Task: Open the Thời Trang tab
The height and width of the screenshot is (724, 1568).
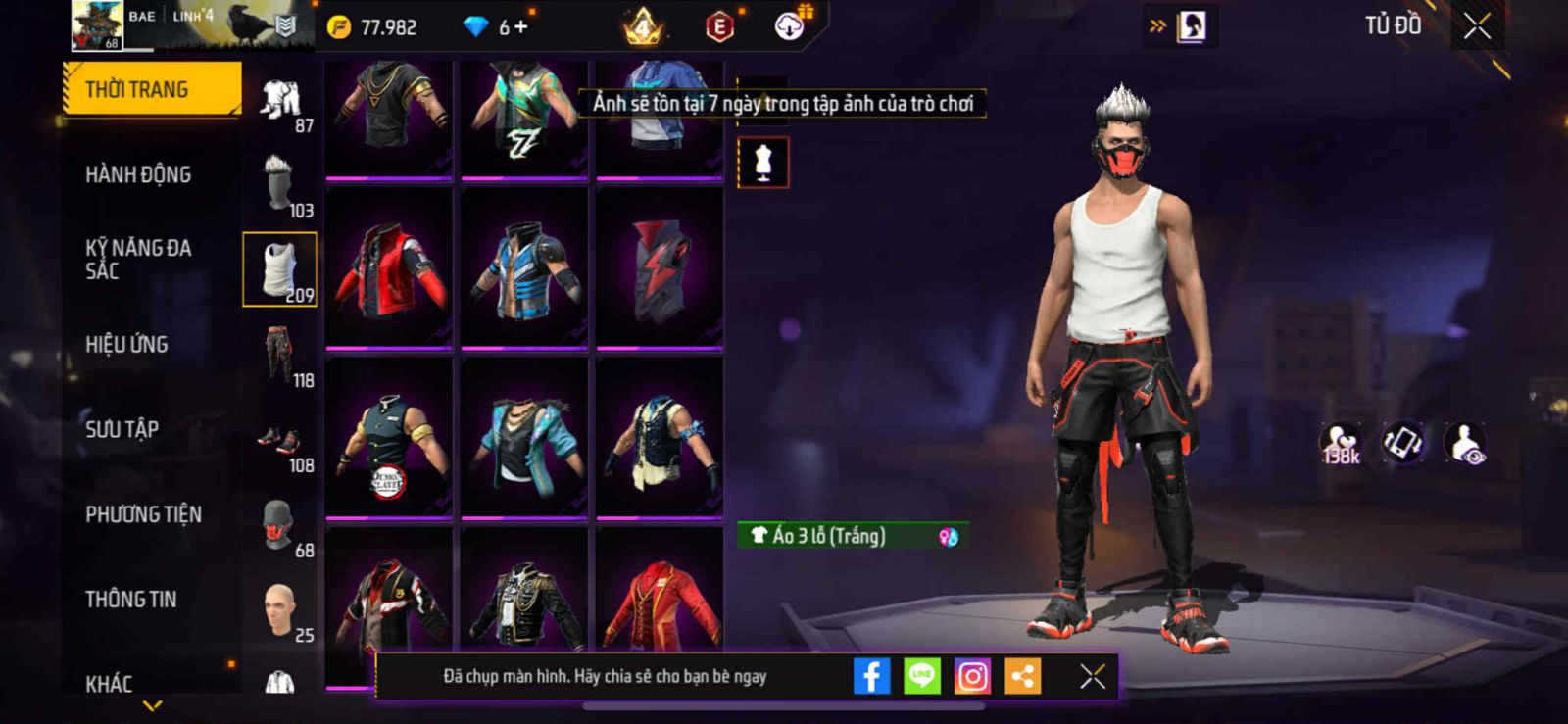Action: (x=151, y=89)
